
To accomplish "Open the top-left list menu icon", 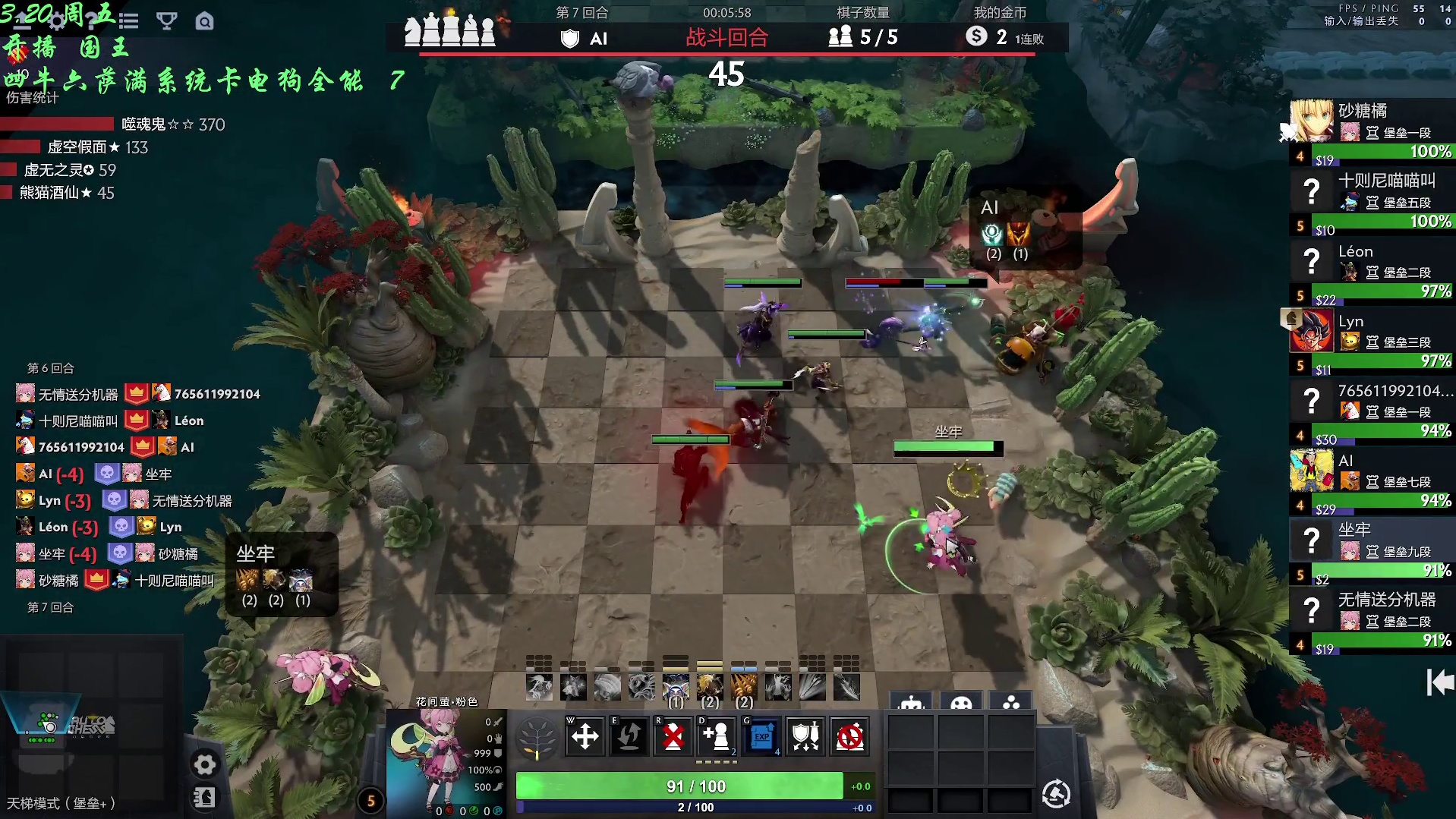I will click(129, 20).
